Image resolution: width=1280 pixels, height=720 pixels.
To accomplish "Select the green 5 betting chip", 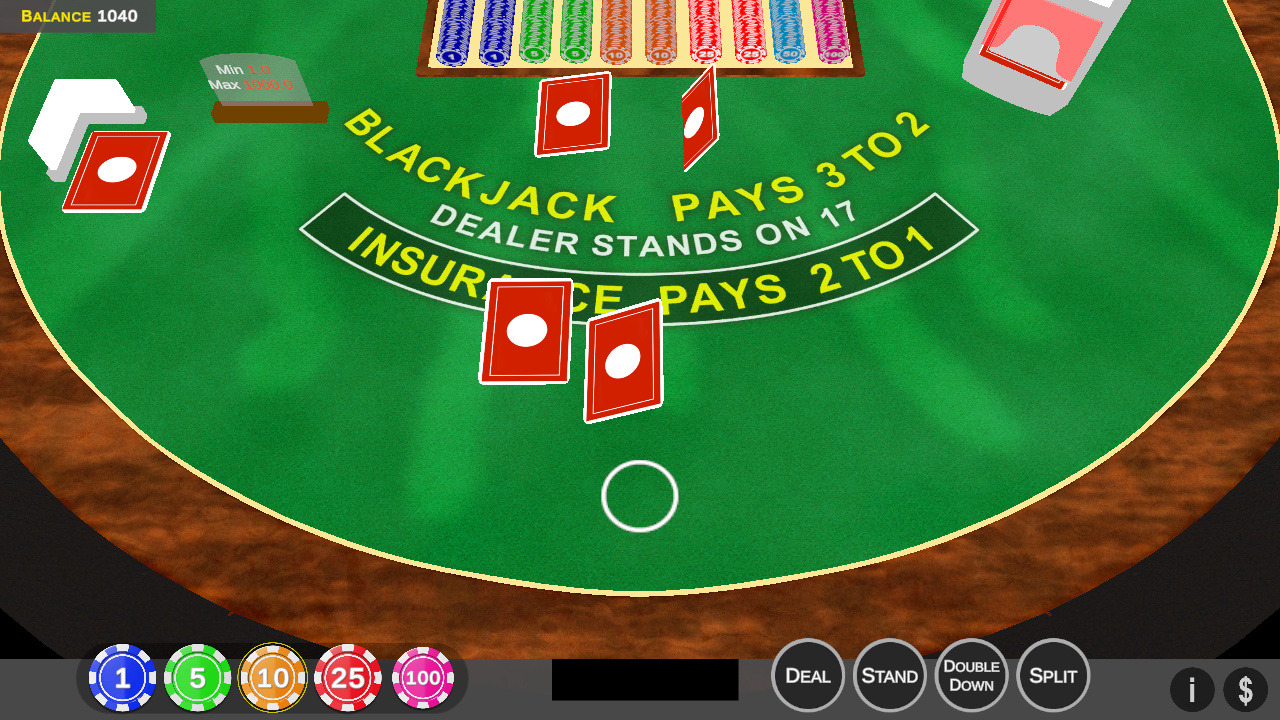I will pyautogui.click(x=198, y=677).
